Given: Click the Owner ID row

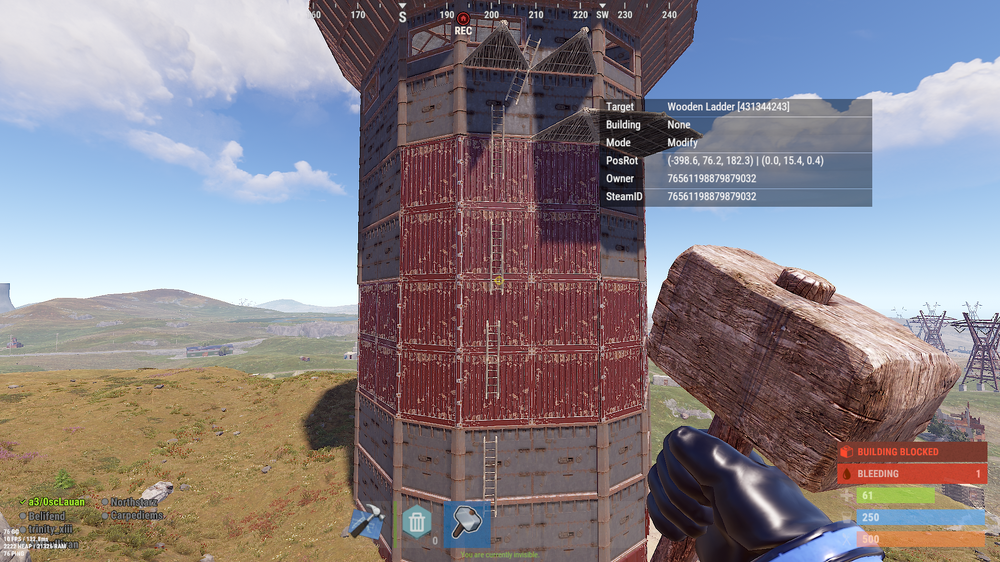Looking at the screenshot, I should [736, 179].
